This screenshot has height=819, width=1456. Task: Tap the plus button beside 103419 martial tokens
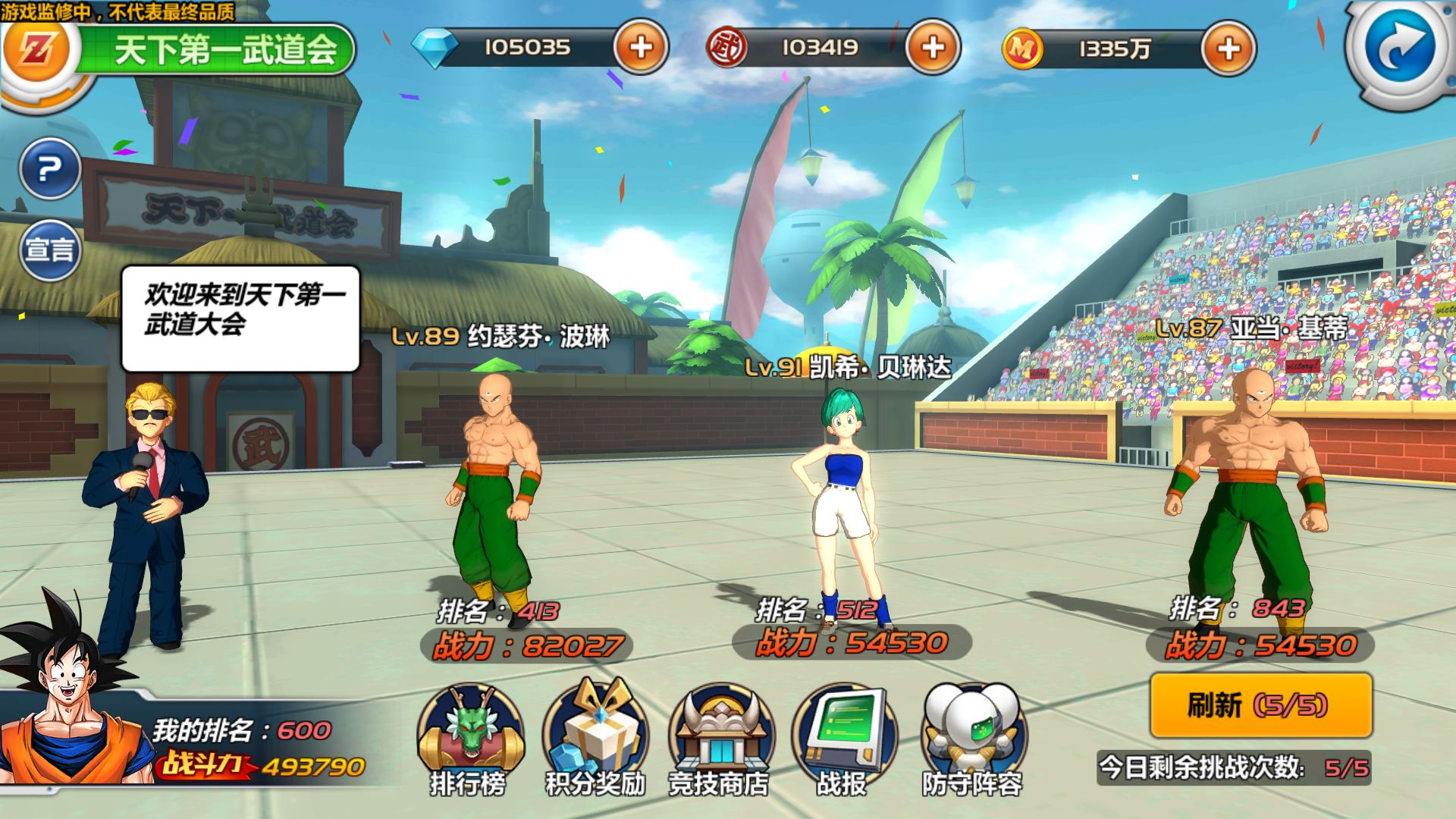[933, 47]
